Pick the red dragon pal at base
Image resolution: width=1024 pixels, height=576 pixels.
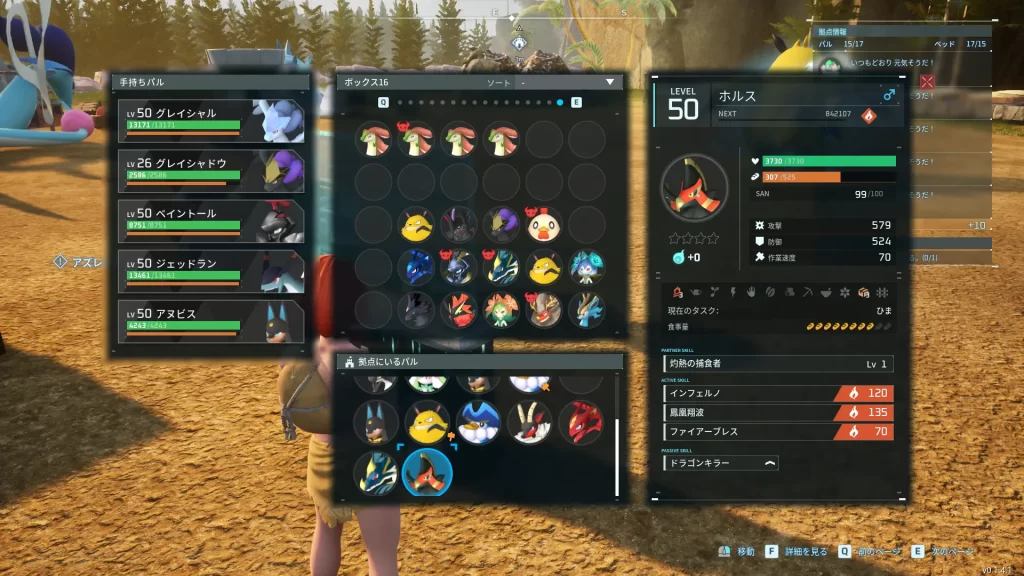[581, 423]
